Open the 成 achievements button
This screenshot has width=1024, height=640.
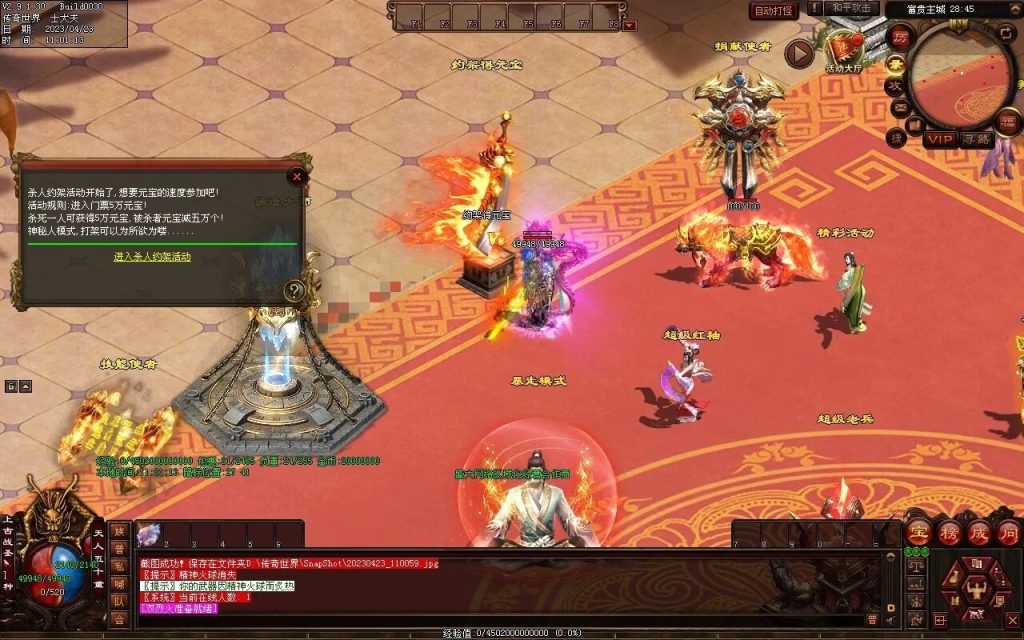(x=979, y=532)
